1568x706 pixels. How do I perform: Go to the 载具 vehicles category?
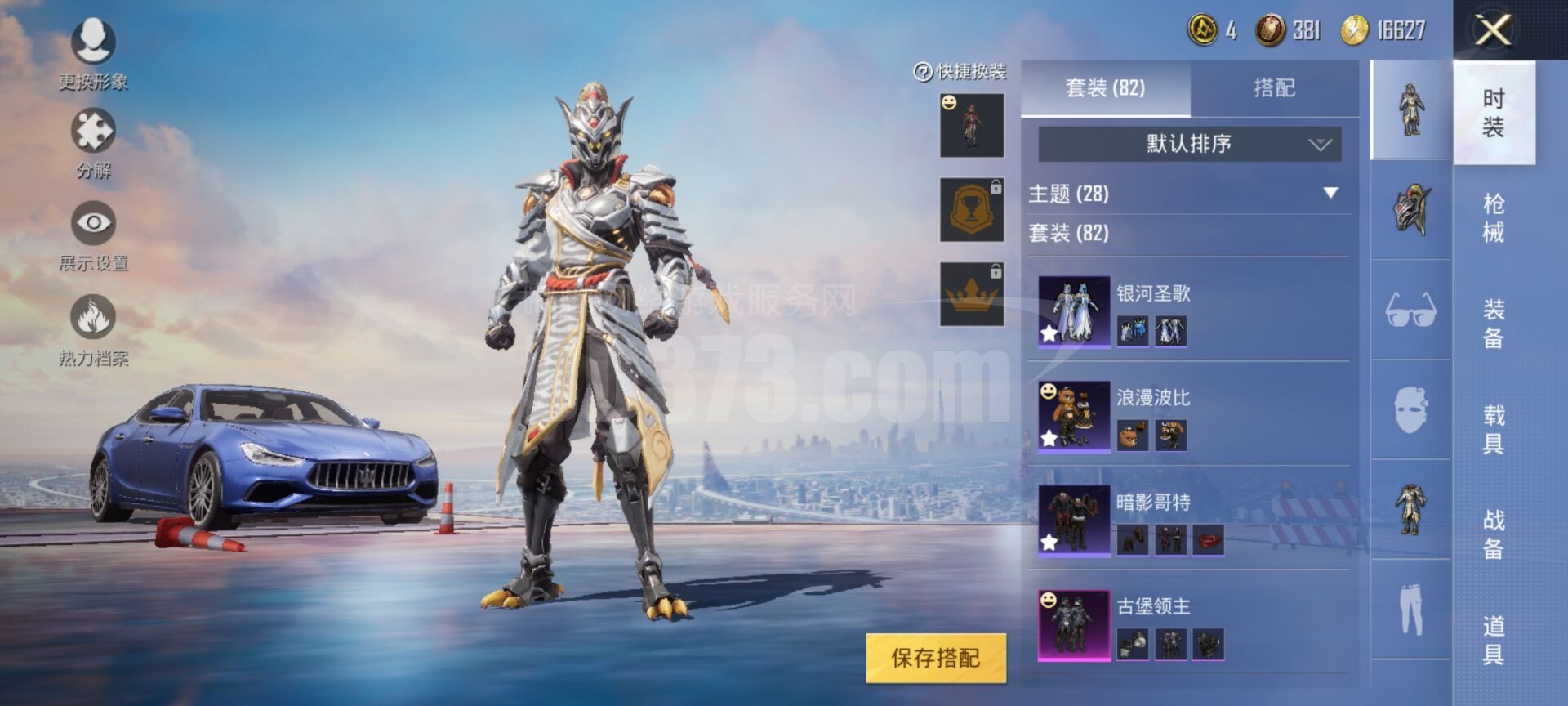[x=1494, y=430]
